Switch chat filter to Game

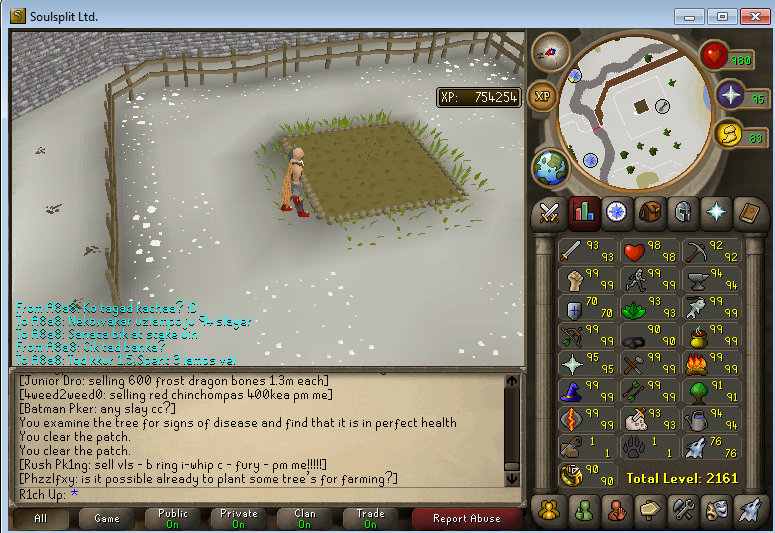pyautogui.click(x=107, y=518)
